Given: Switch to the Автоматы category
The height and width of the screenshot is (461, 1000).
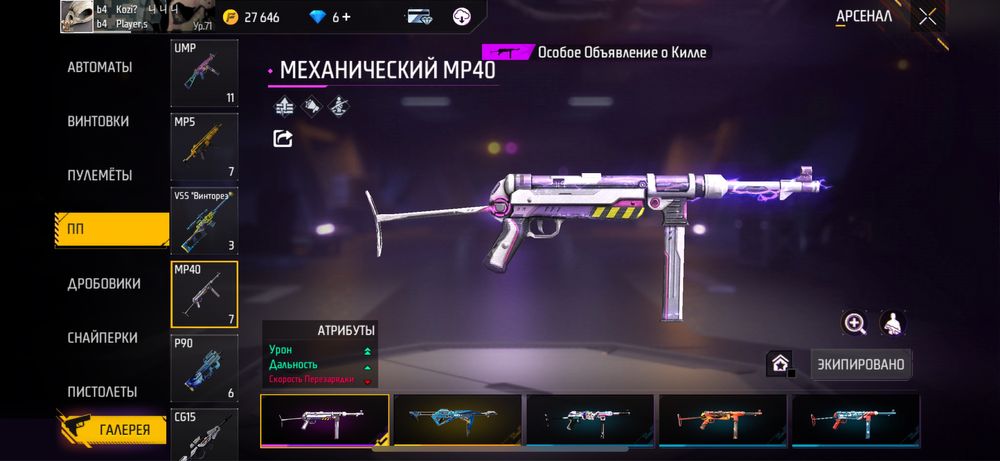Looking at the screenshot, I should tap(99, 67).
